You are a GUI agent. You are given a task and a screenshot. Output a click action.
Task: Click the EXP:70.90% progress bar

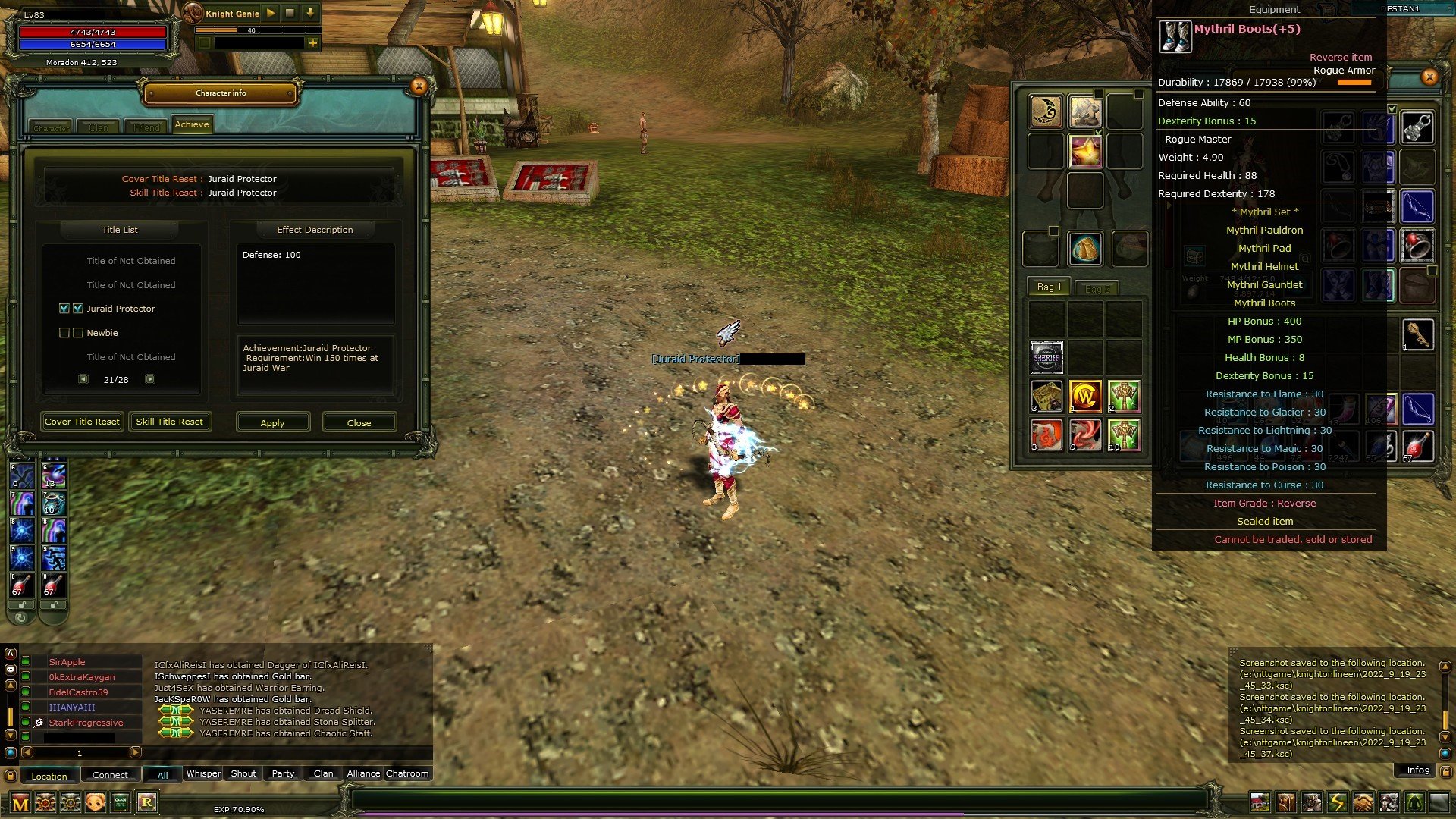[x=239, y=809]
